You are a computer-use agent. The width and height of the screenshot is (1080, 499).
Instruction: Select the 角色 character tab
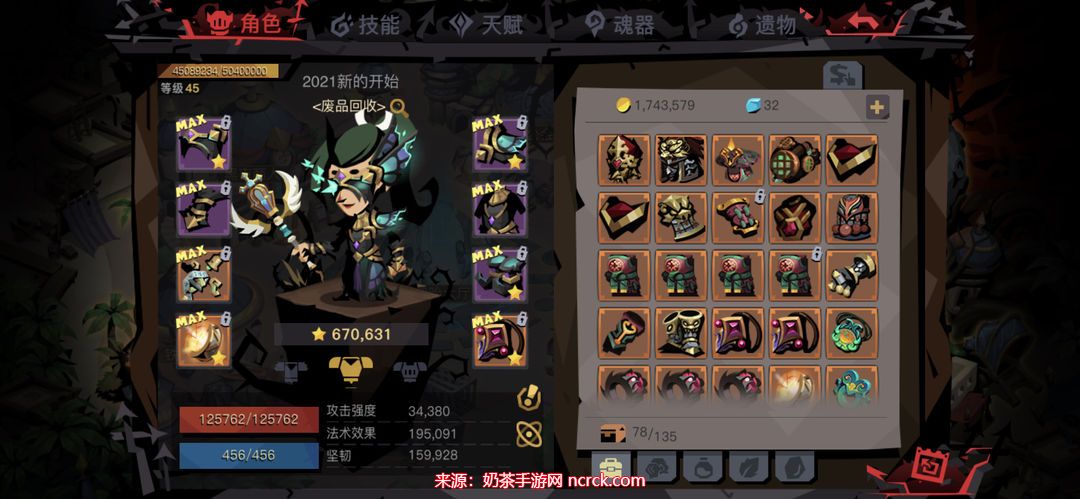245,25
